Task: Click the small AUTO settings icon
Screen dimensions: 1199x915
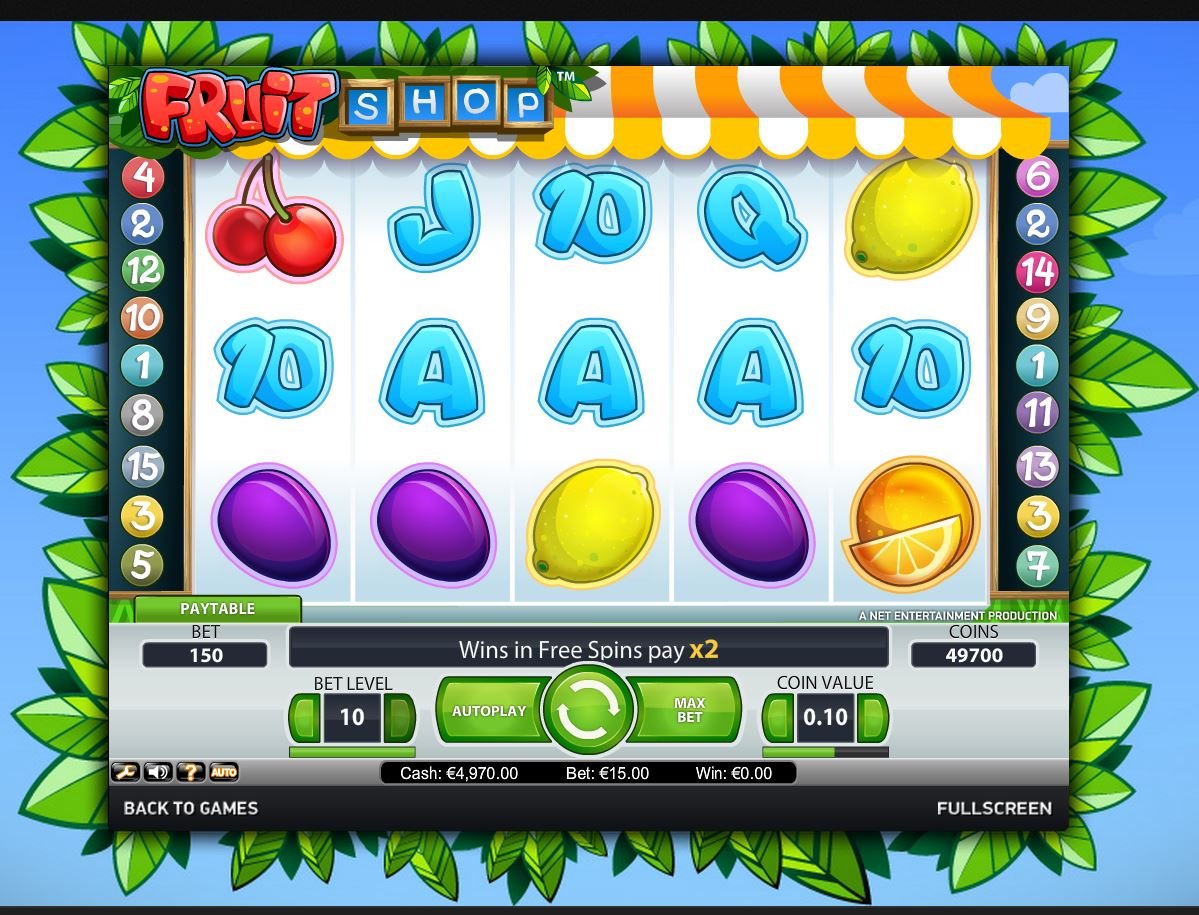Action: [223, 772]
